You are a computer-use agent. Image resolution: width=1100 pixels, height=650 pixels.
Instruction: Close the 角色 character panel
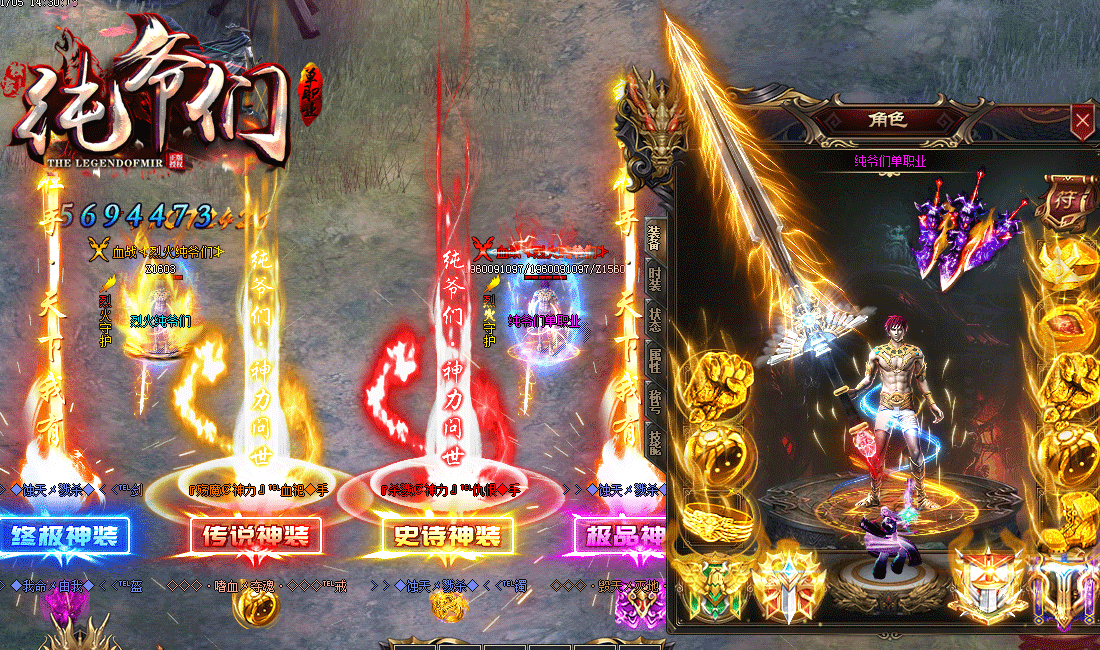click(x=1081, y=122)
